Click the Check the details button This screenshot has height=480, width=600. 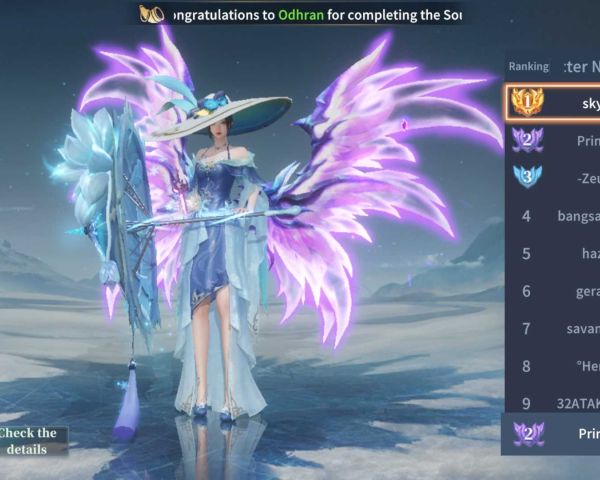(32, 441)
